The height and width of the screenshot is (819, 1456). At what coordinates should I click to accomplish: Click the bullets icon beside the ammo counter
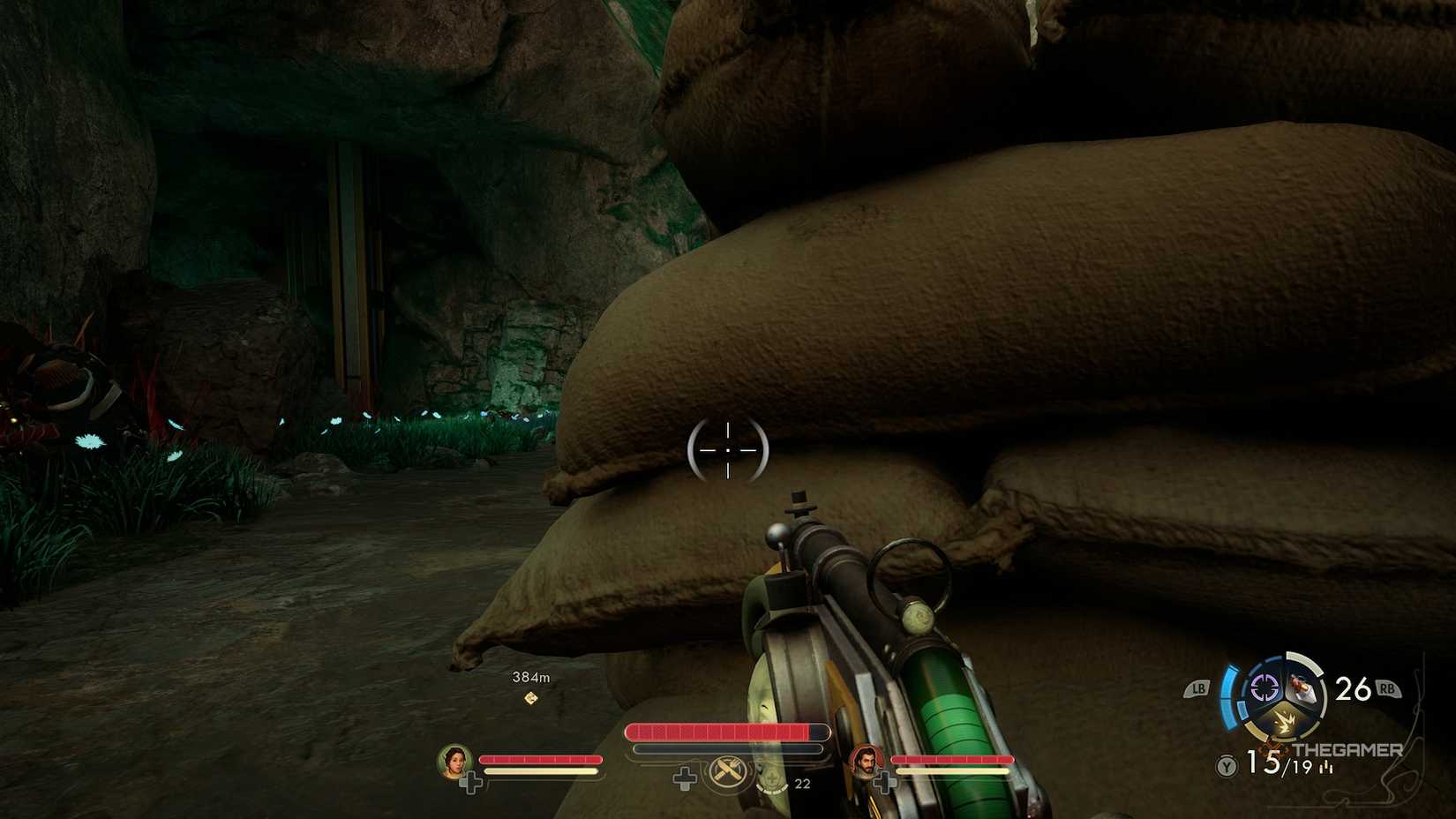coord(1327,768)
